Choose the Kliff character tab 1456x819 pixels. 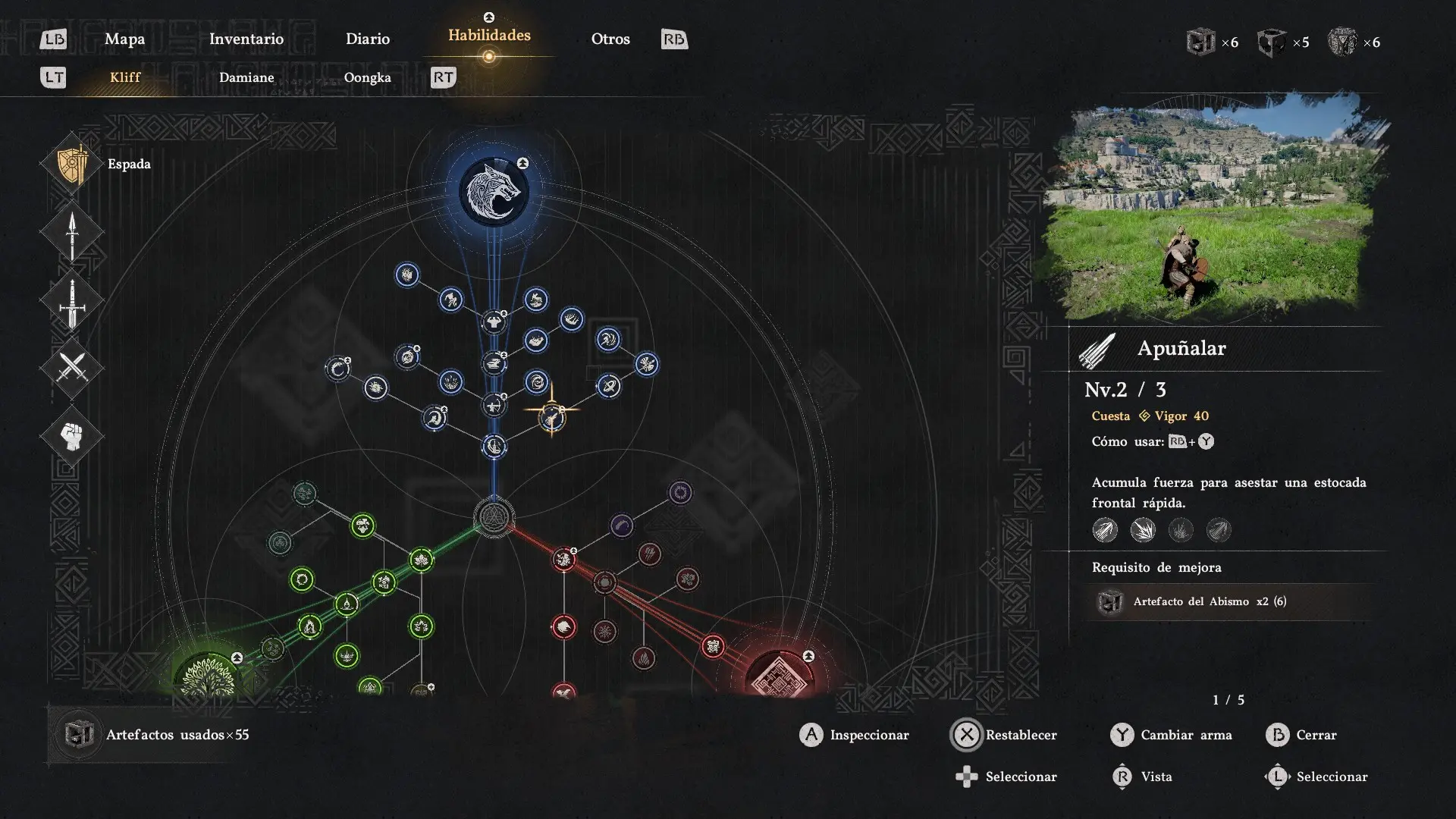(x=125, y=77)
